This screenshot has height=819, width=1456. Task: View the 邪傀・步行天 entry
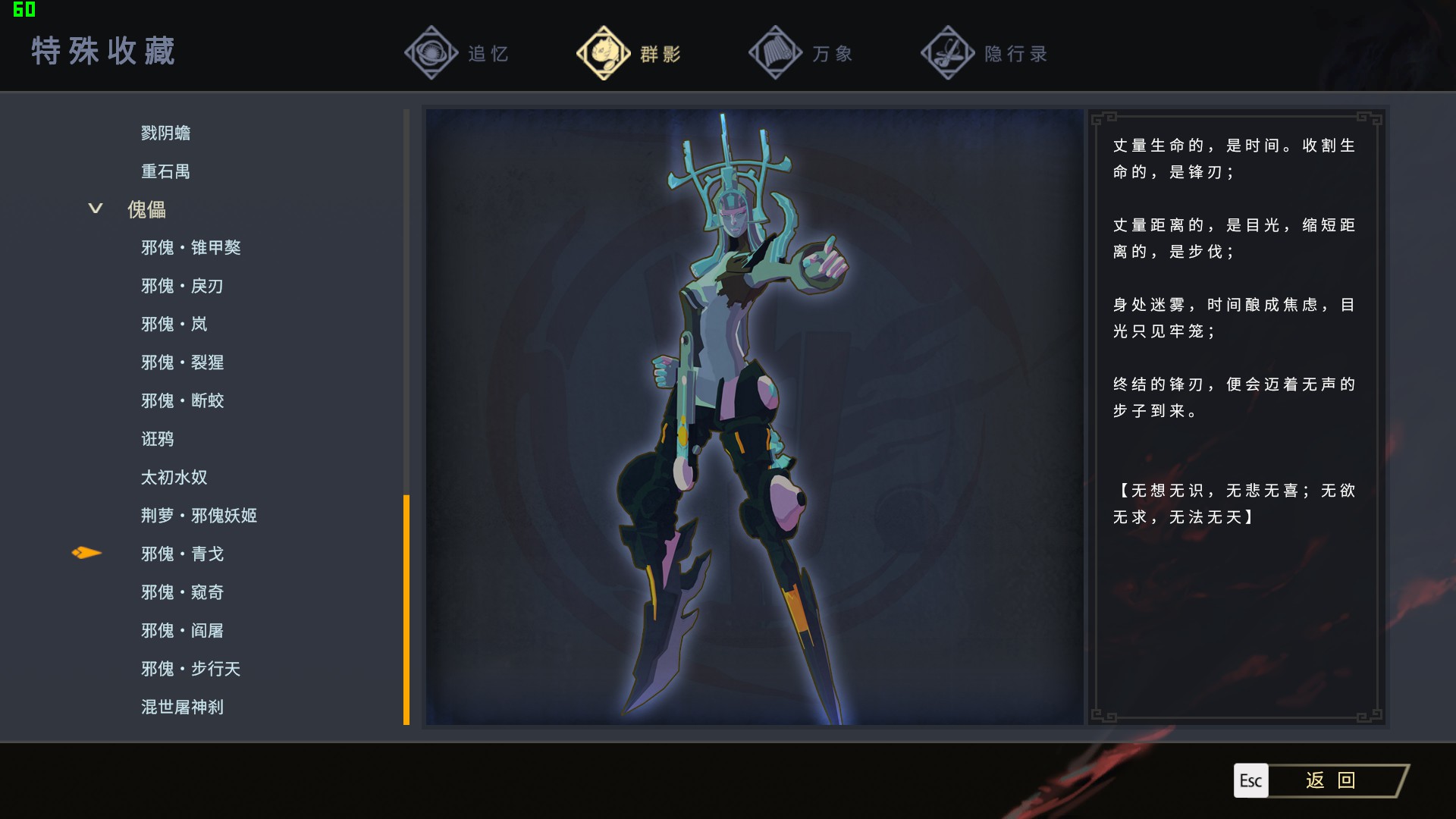[190, 669]
